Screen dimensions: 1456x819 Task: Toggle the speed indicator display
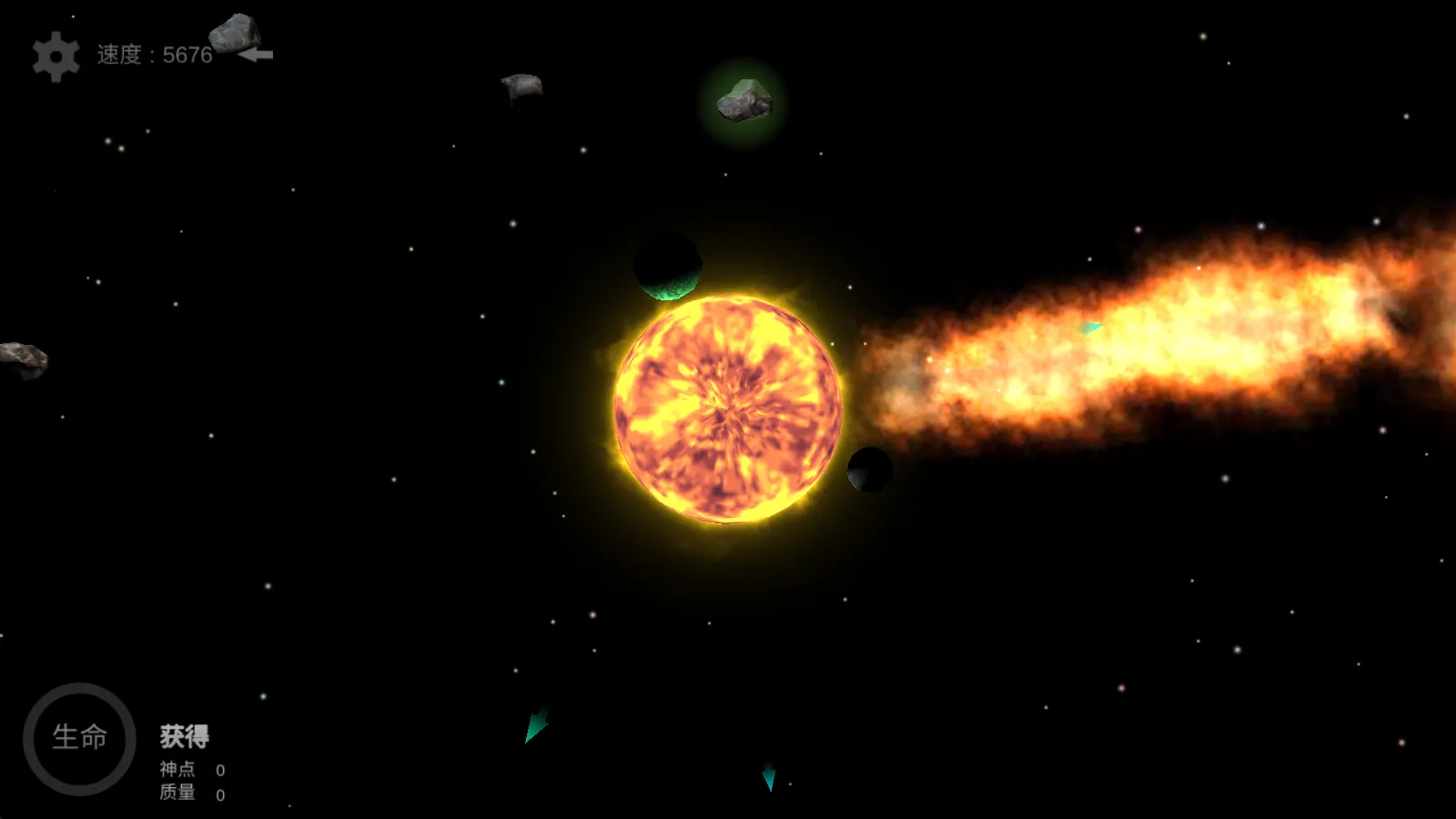(x=153, y=56)
